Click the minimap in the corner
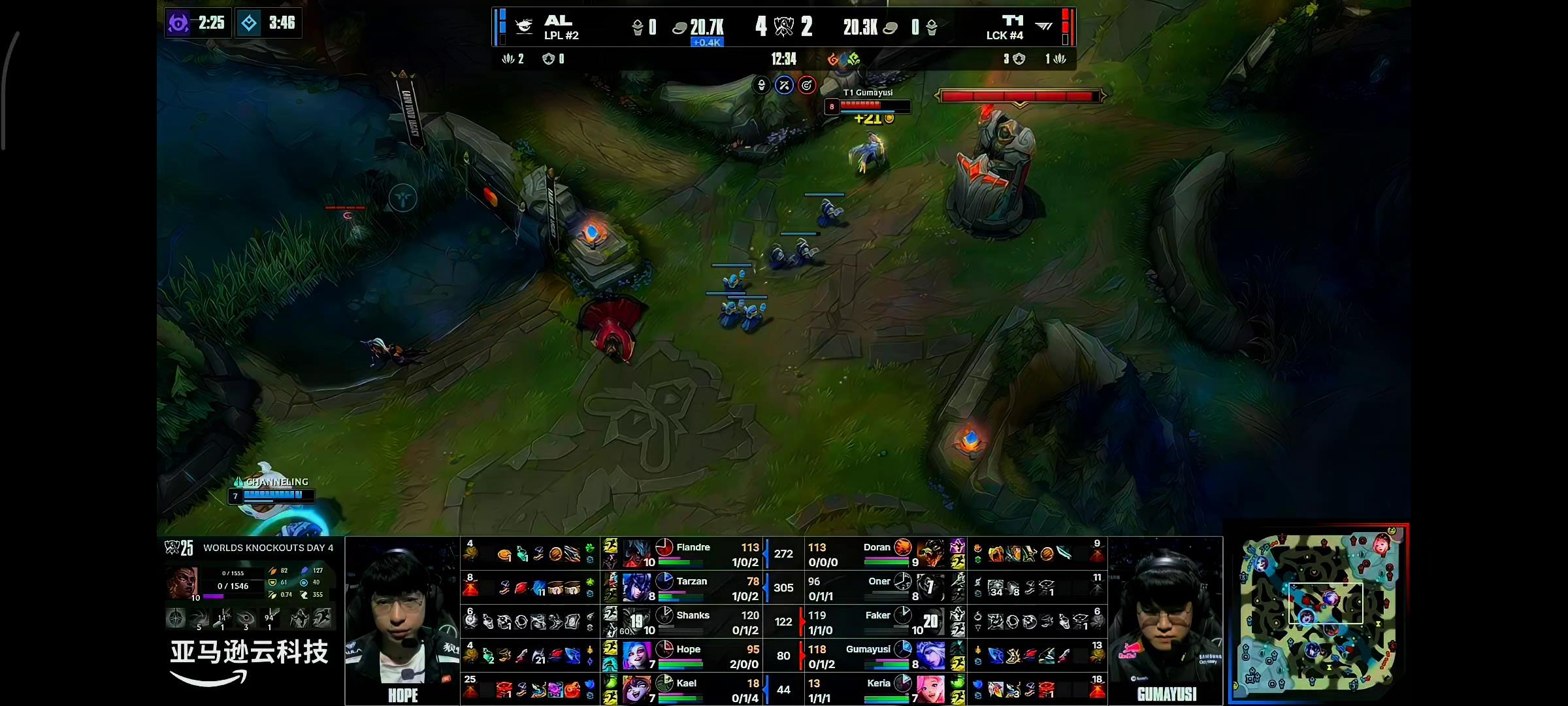 (1318, 614)
